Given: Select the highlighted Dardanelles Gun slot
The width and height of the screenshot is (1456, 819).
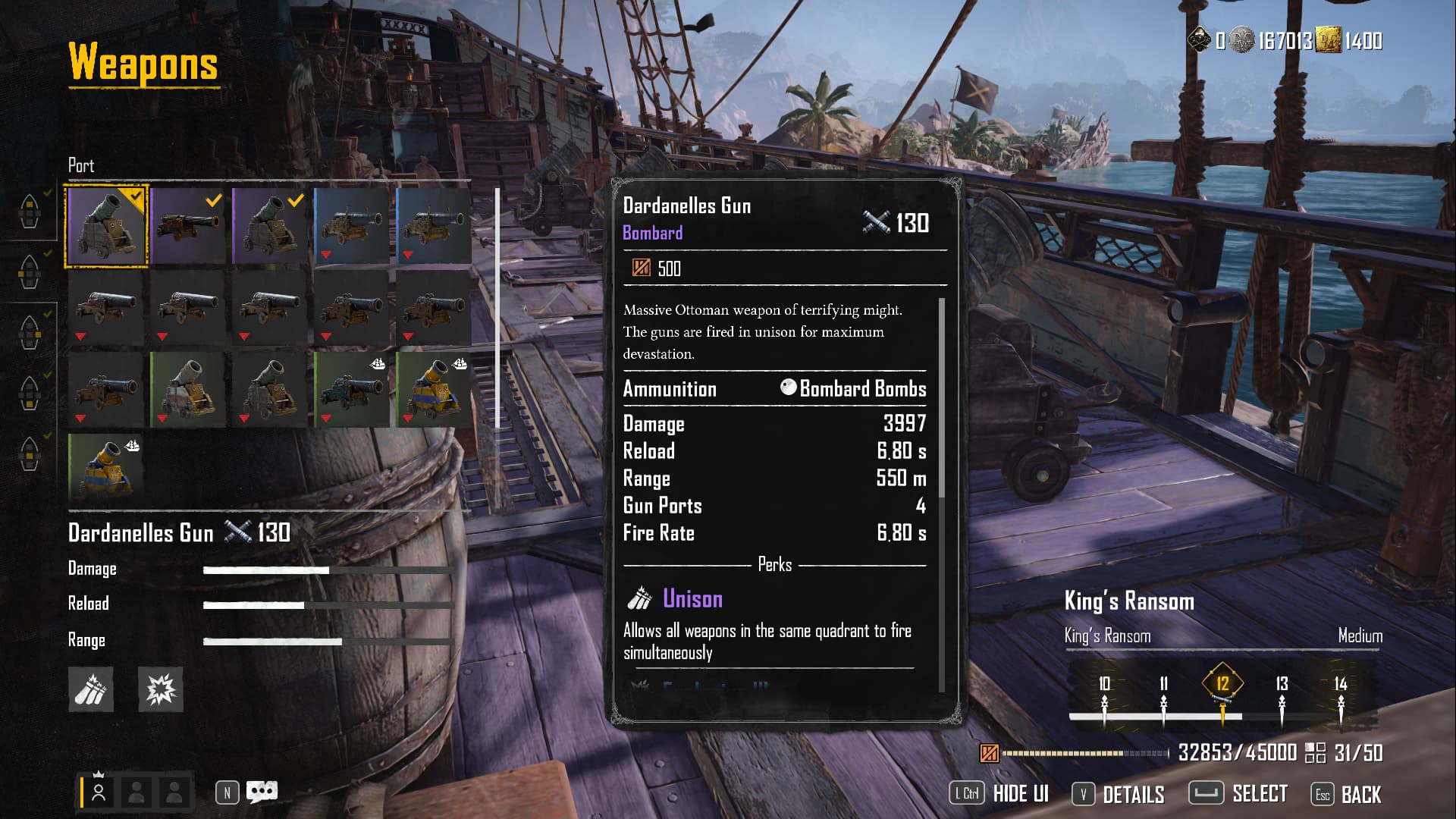Looking at the screenshot, I should point(106,226).
